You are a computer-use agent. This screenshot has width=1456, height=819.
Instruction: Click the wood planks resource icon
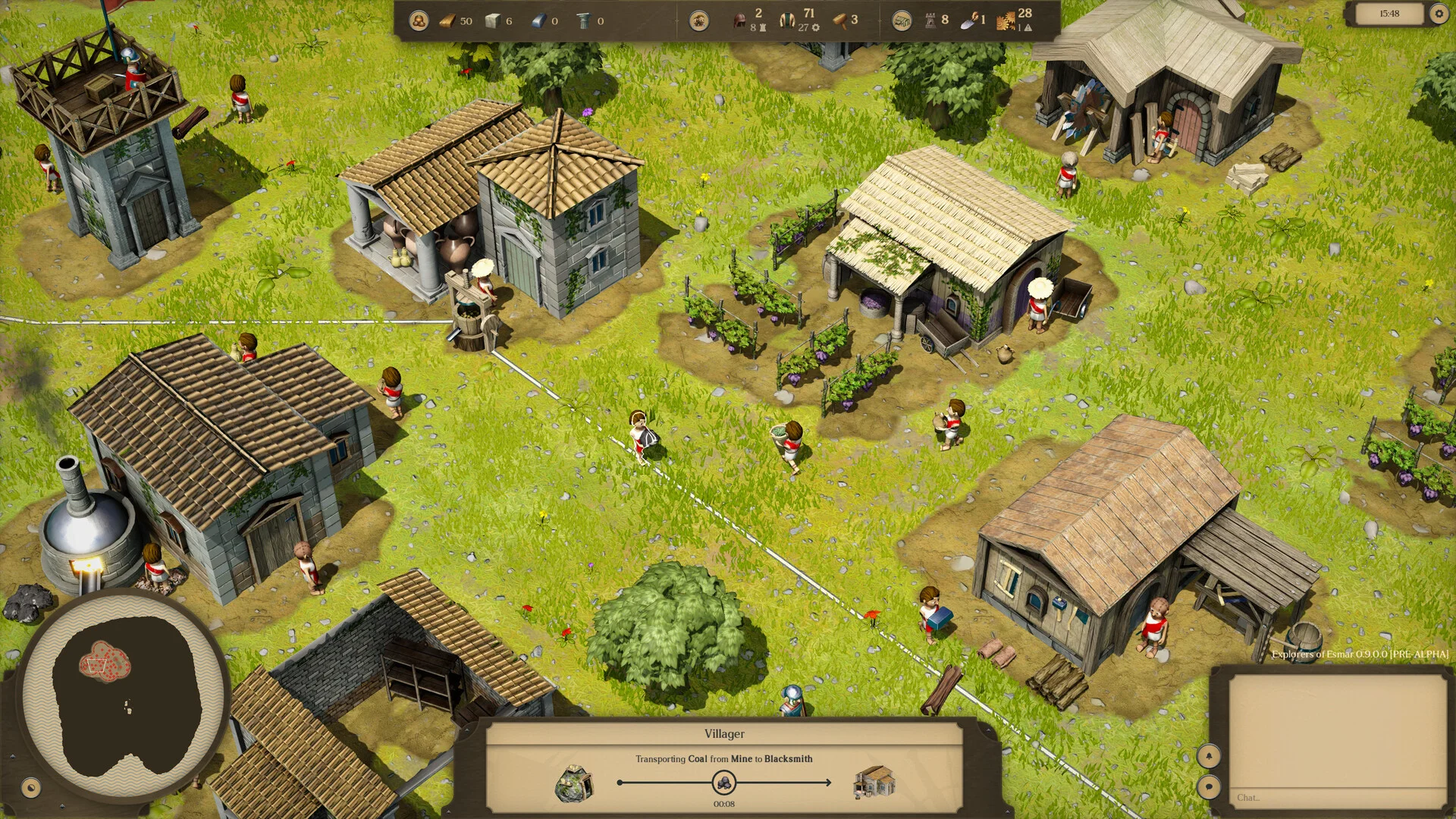(447, 20)
